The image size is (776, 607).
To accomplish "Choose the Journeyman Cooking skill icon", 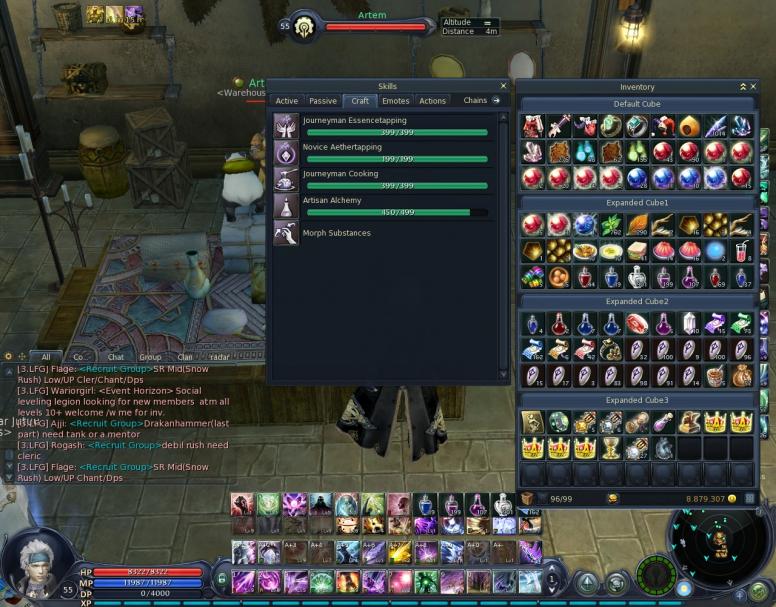I will (x=285, y=179).
